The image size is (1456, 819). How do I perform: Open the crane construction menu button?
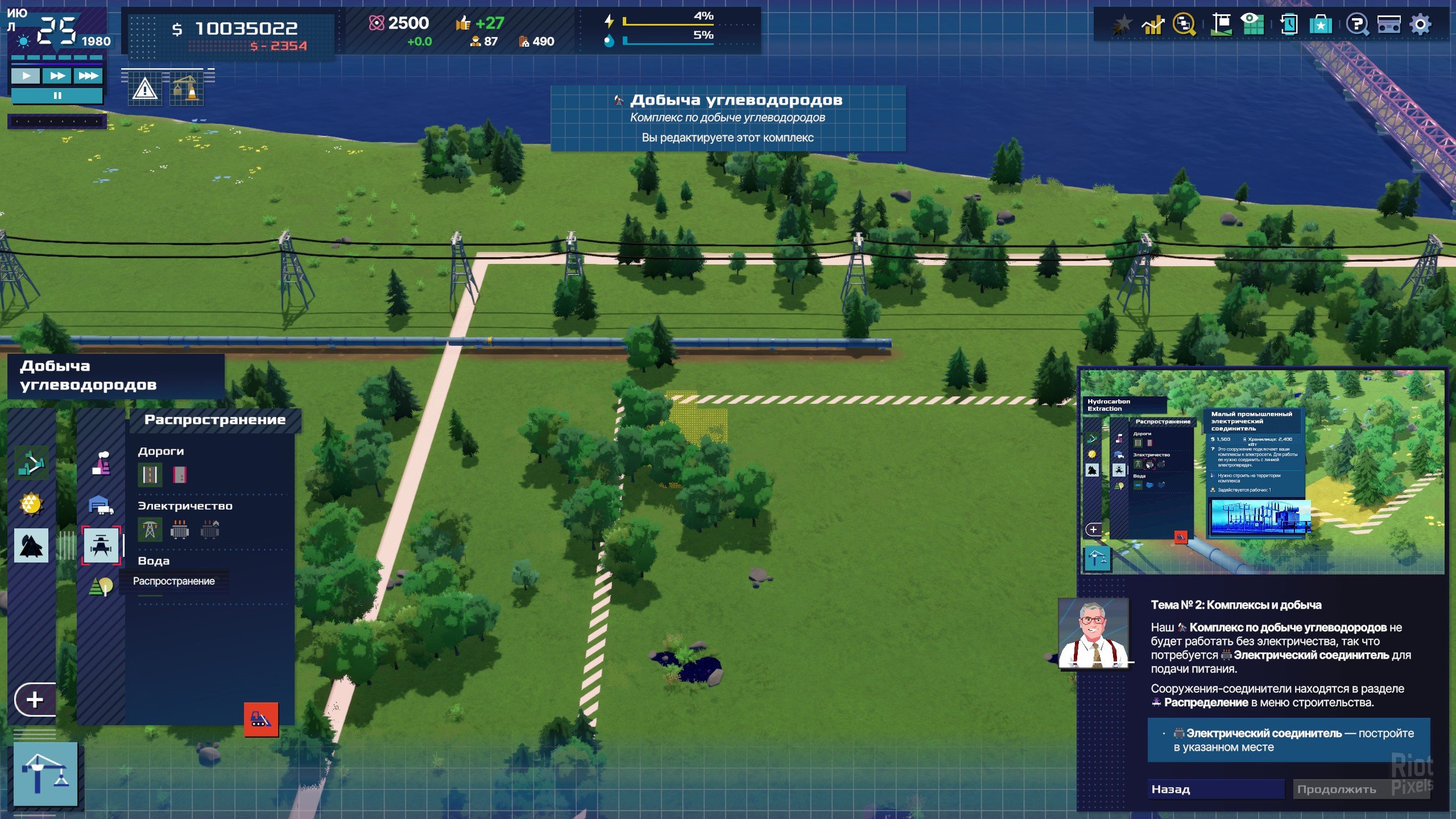[45, 774]
